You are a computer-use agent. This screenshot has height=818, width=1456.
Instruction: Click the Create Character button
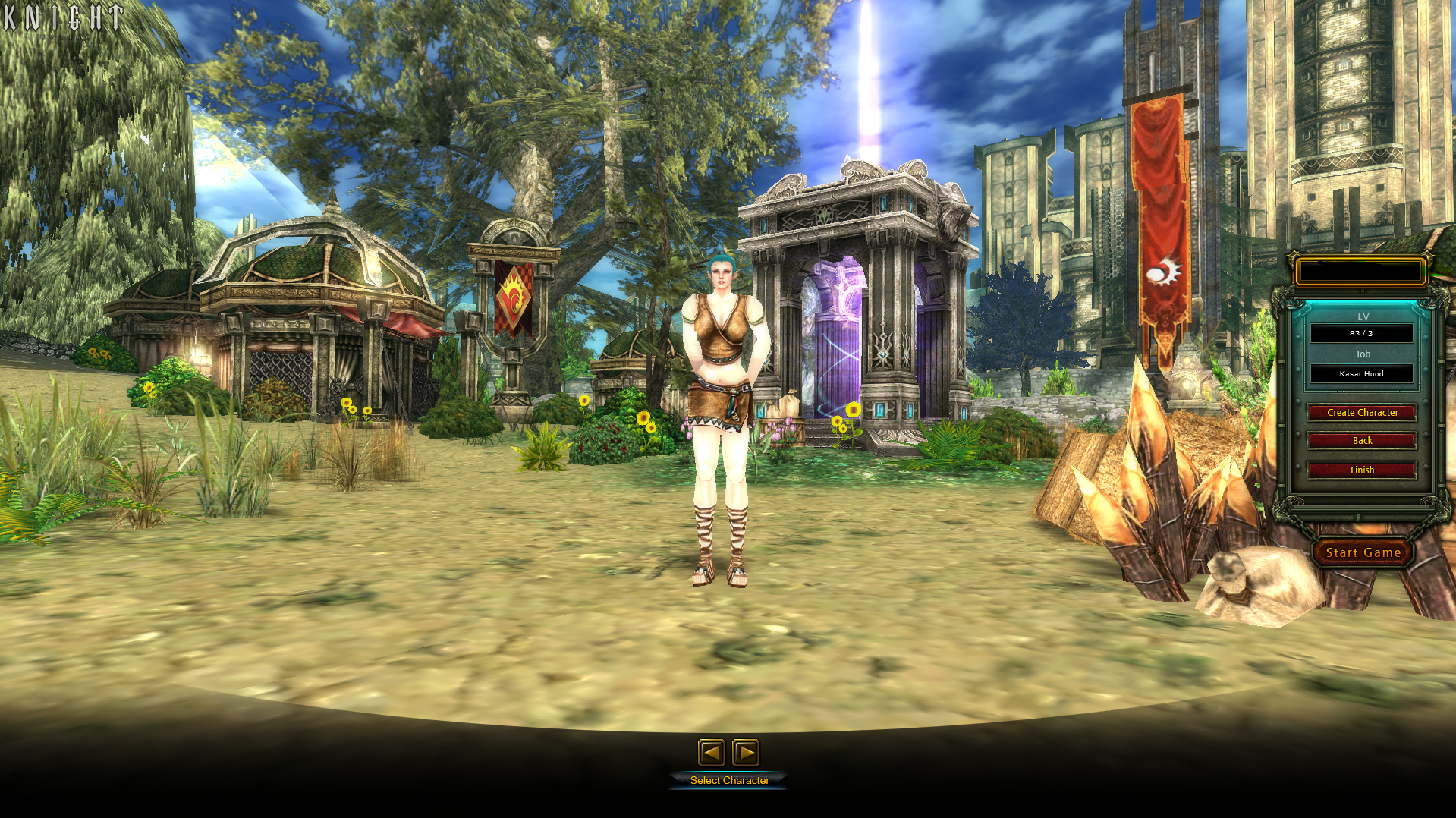click(1362, 413)
